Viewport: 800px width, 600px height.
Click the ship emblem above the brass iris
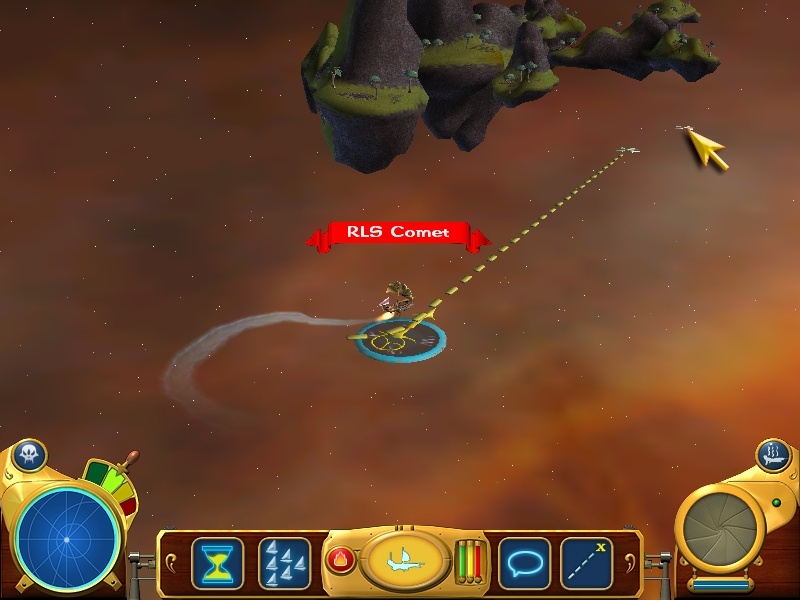773,455
